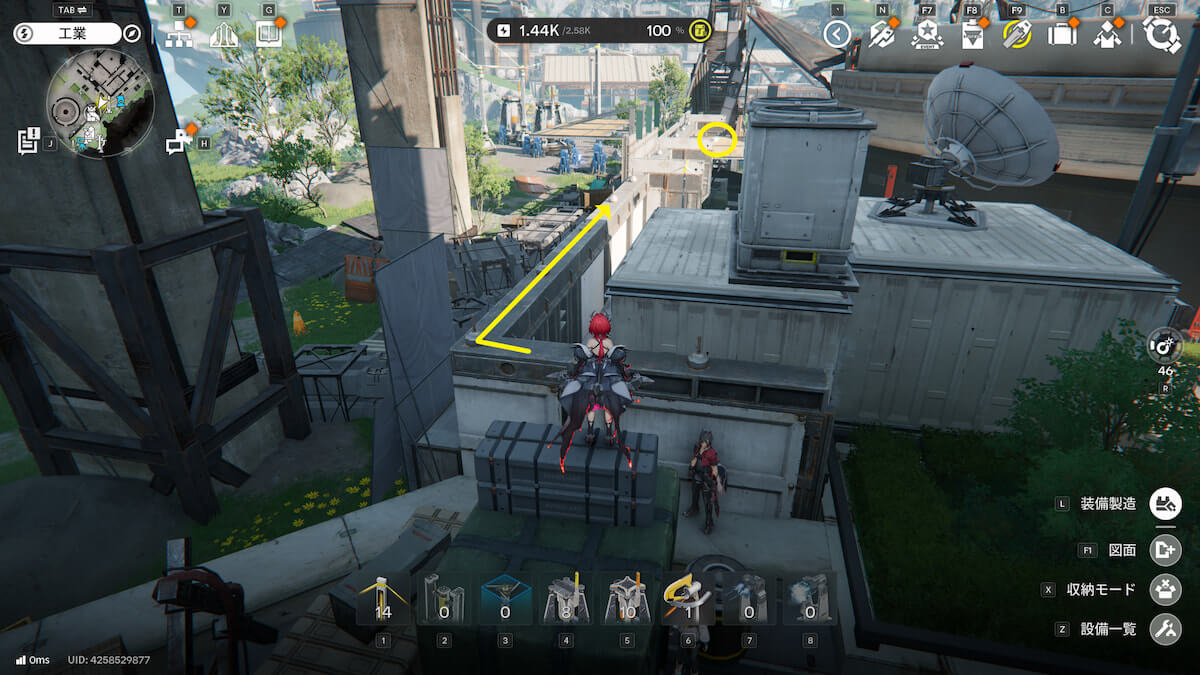Select the power pylon slot with 14

[383, 598]
